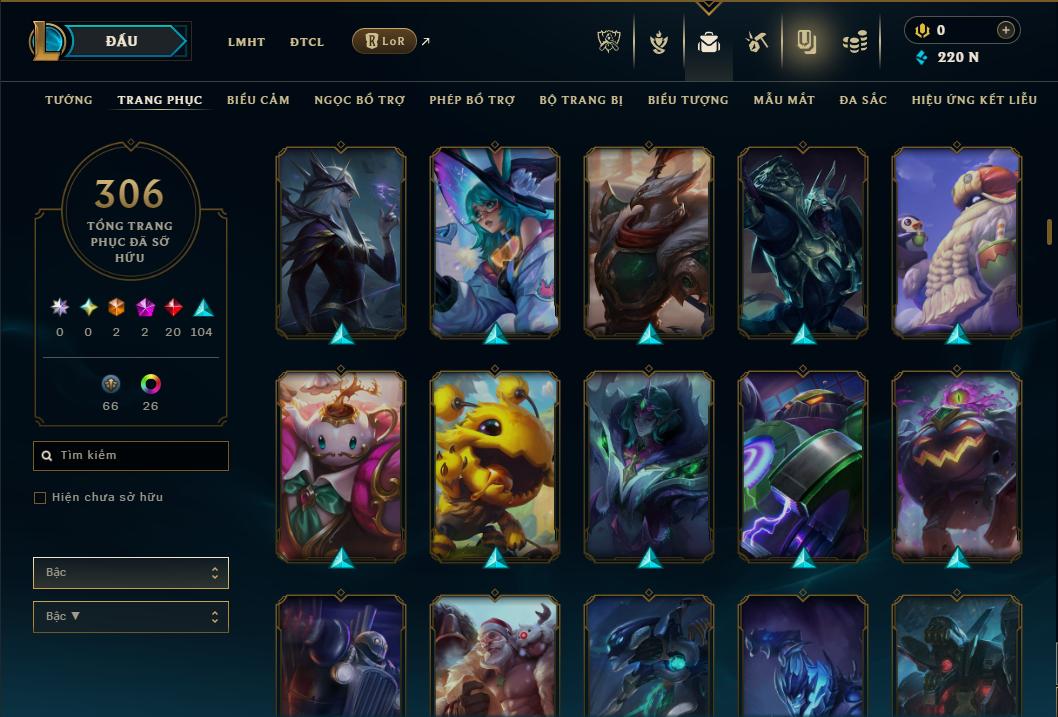Choose the teal-haired witch skin card
The width and height of the screenshot is (1058, 717).
click(x=495, y=241)
